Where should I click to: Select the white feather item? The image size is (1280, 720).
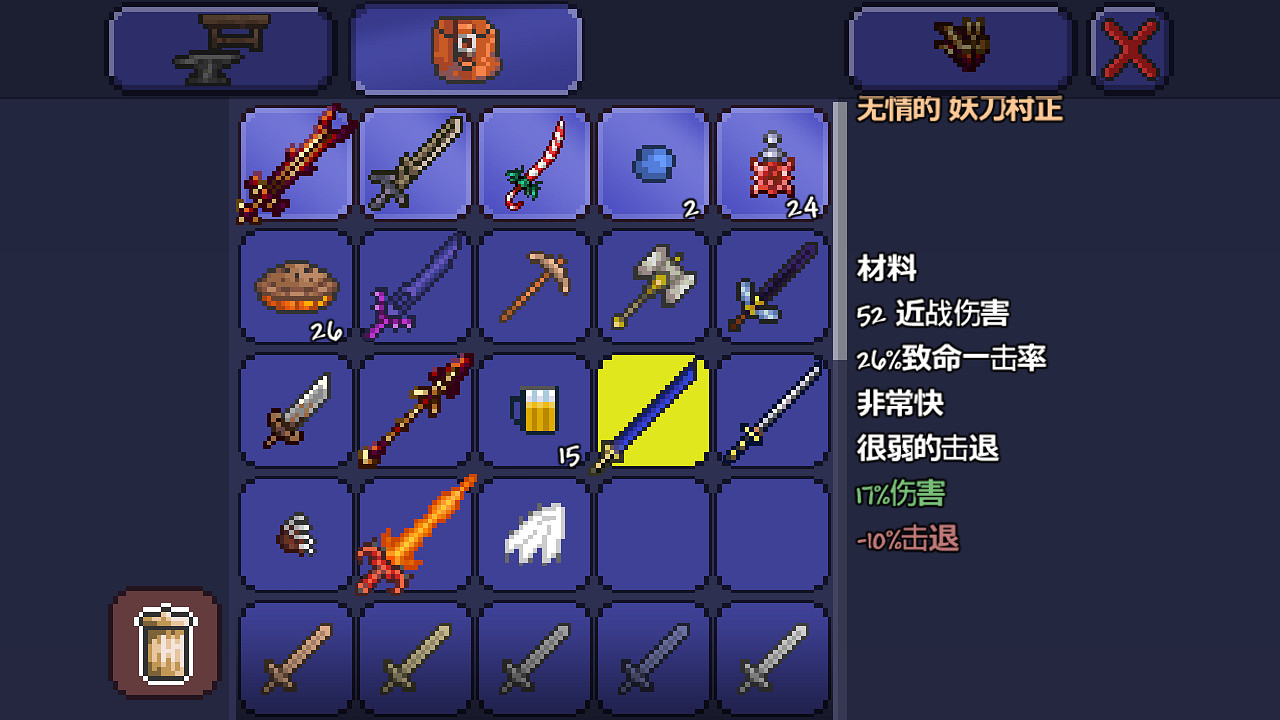click(533, 533)
